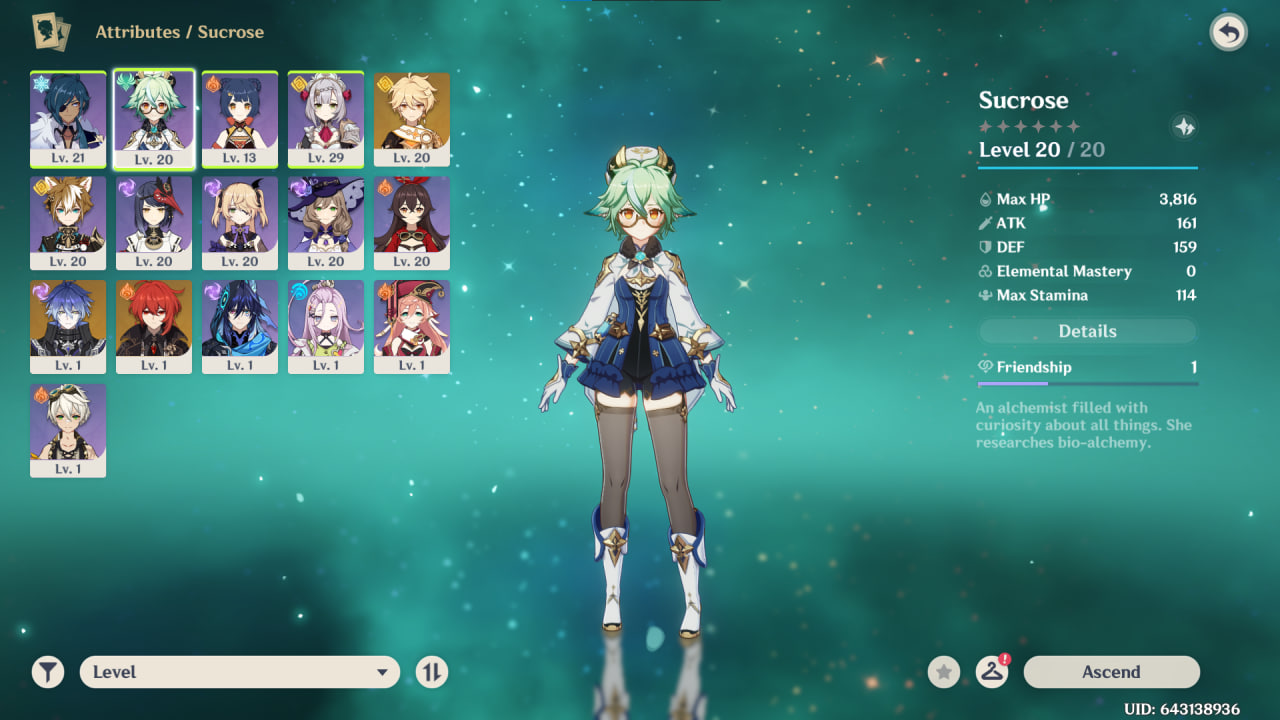This screenshot has width=1280, height=720.
Task: Select Kaeya's Lv. 21 portrait
Action: [68, 118]
